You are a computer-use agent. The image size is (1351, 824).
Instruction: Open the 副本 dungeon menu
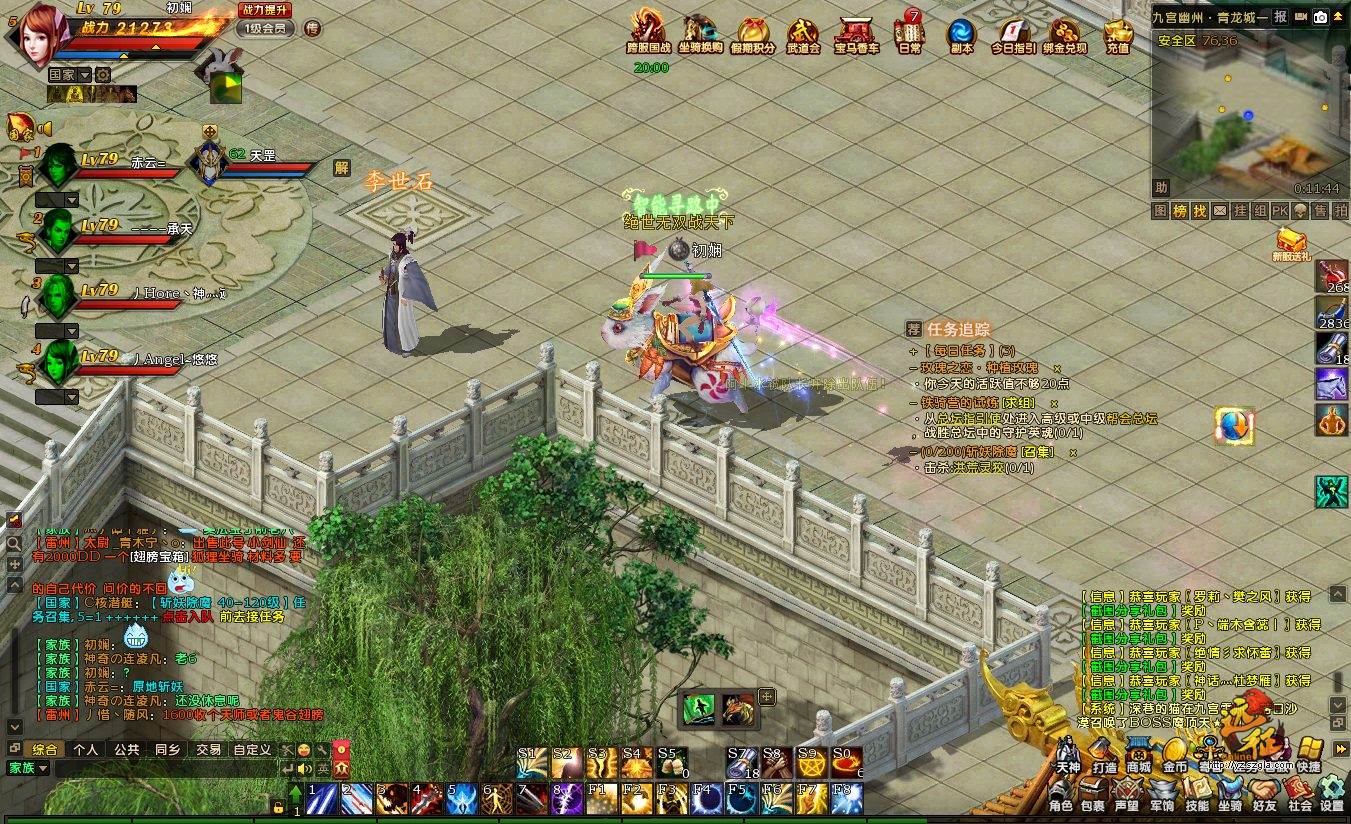pyautogui.click(x=962, y=34)
